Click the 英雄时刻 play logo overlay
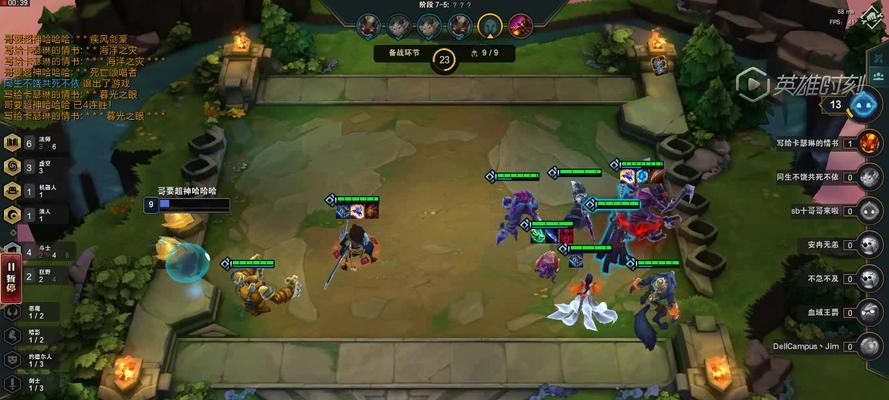 [x=800, y=84]
